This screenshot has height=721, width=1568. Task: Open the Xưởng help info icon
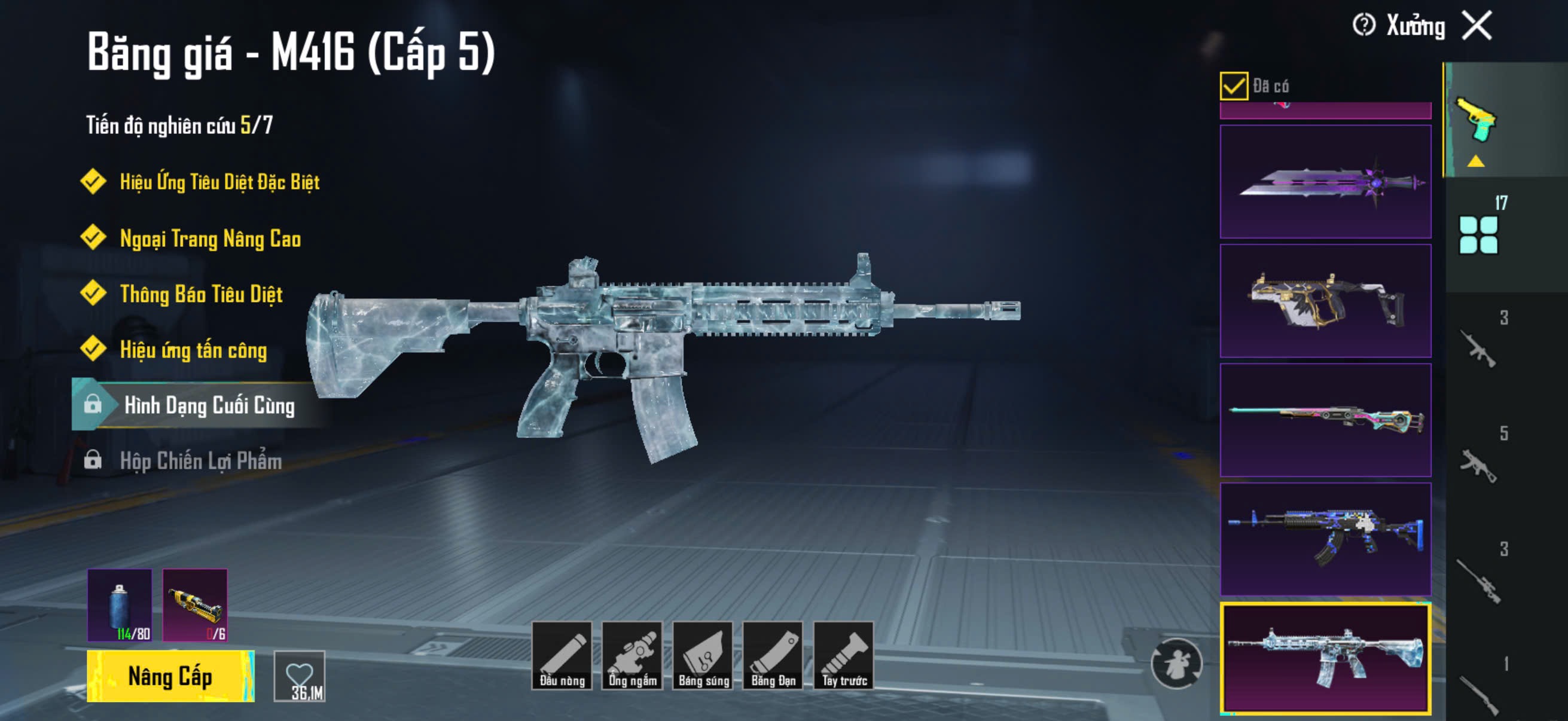[x=1363, y=26]
